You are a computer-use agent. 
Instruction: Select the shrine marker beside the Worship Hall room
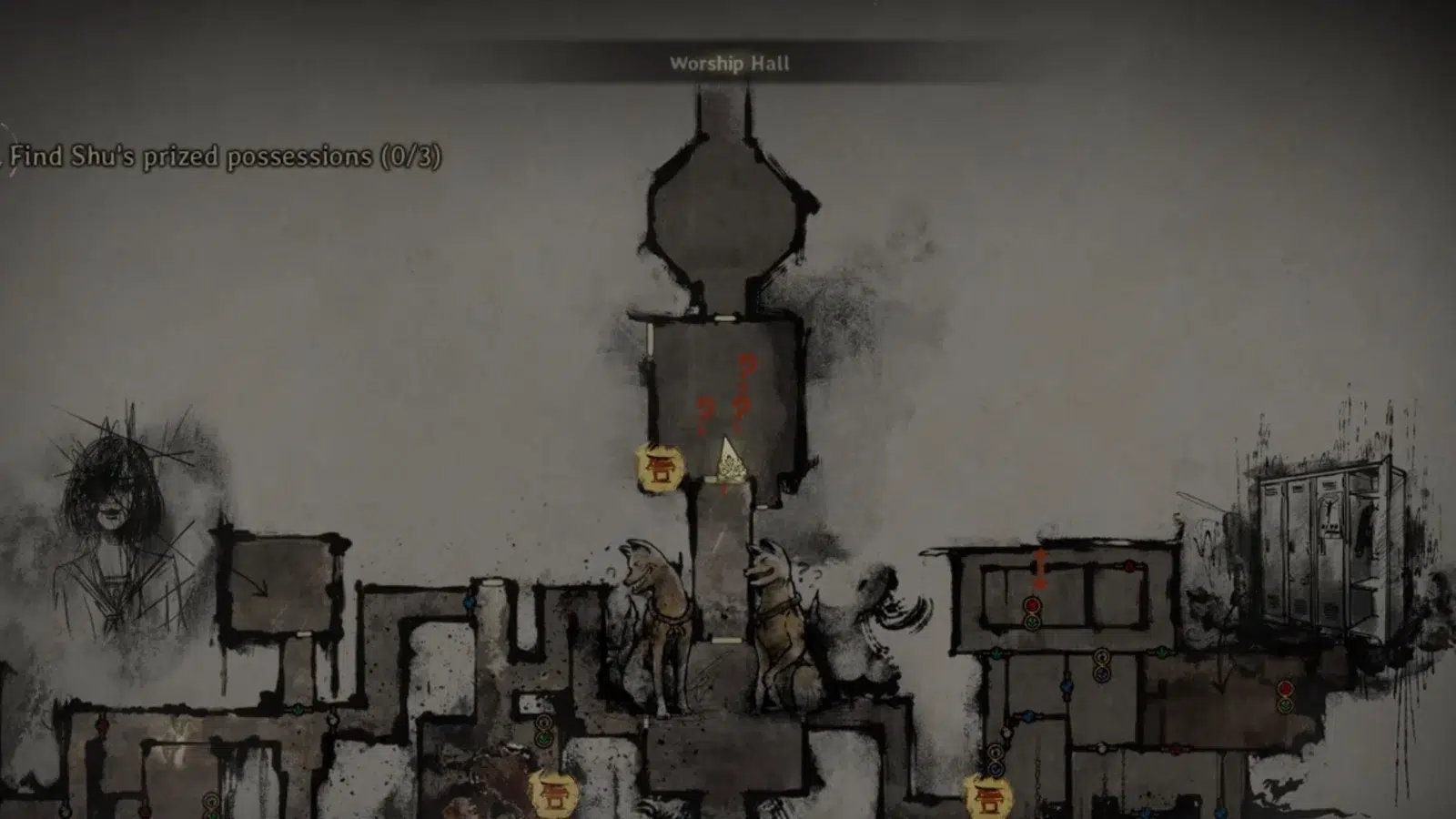pos(659,468)
